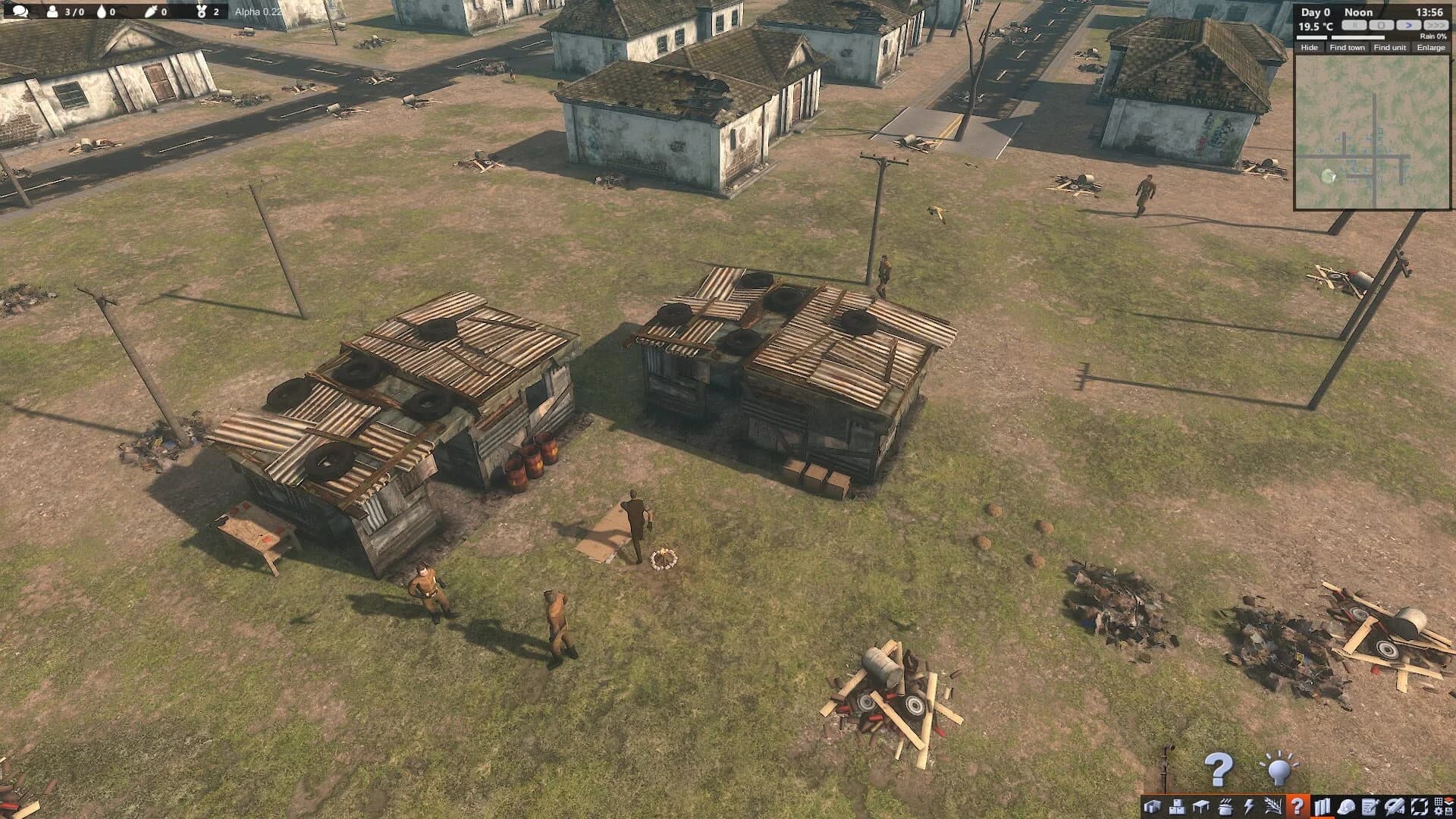Click the Find unit button
This screenshot has width=1456, height=819.
click(1390, 49)
